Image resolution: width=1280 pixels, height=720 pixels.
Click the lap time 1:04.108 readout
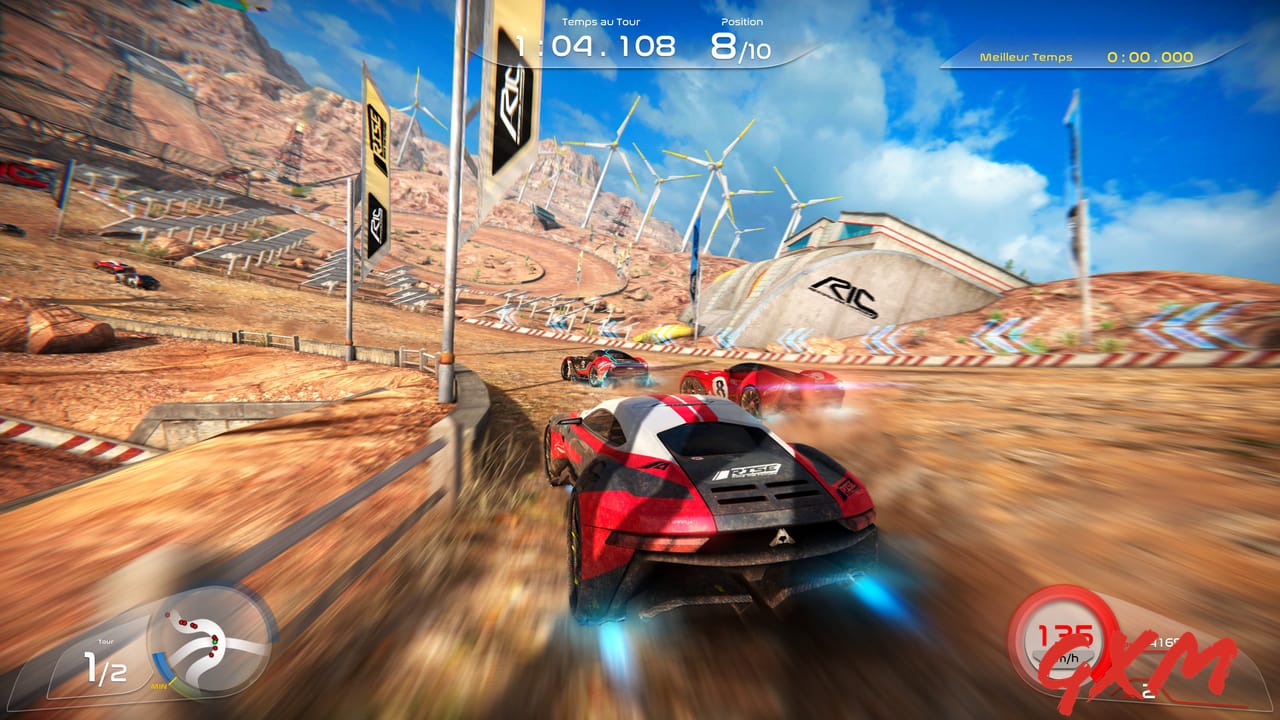coord(594,45)
